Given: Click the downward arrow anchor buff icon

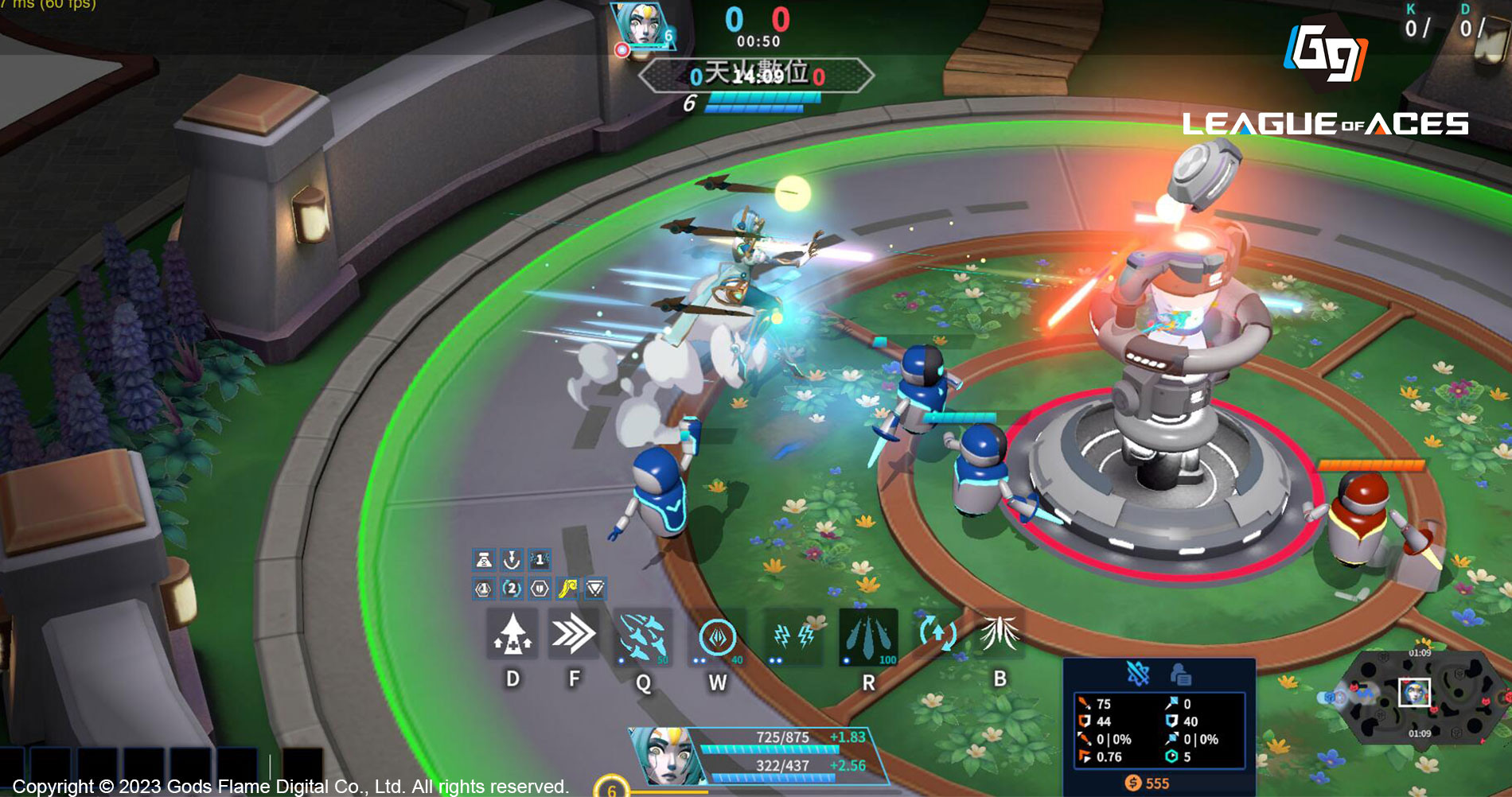Looking at the screenshot, I should coord(512,560).
